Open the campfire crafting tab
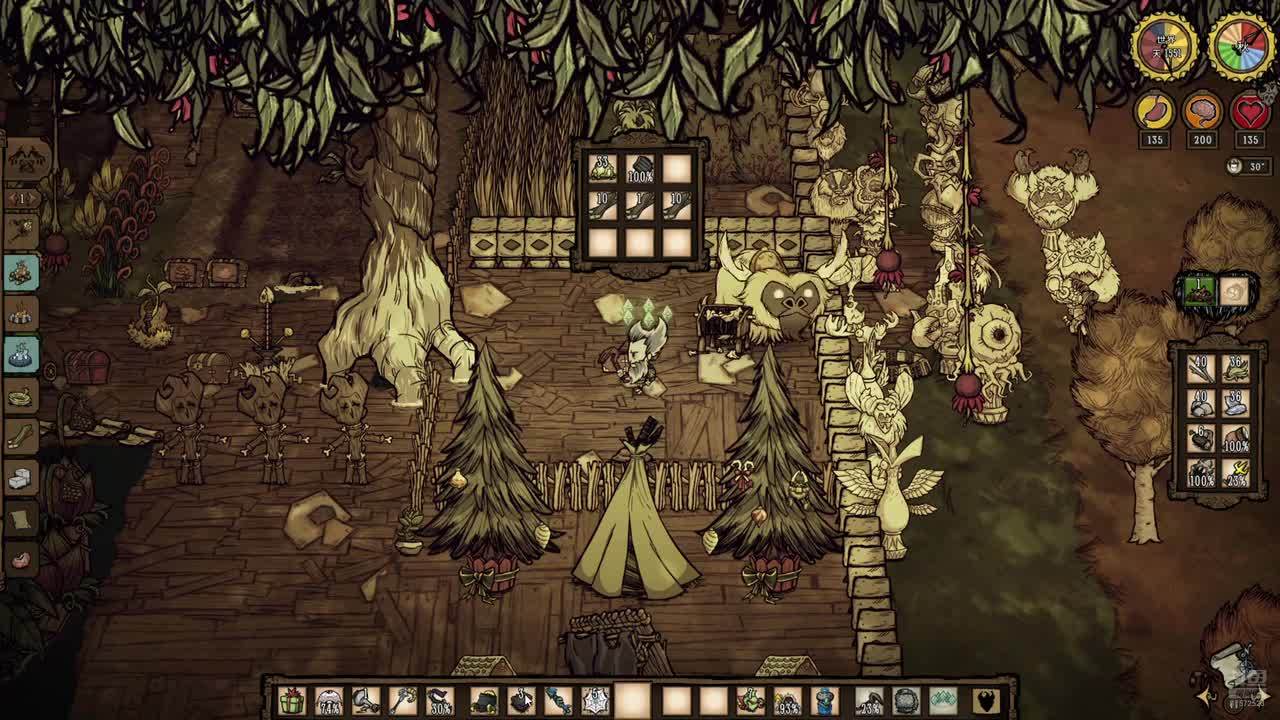Image resolution: width=1280 pixels, height=720 pixels. tap(21, 272)
